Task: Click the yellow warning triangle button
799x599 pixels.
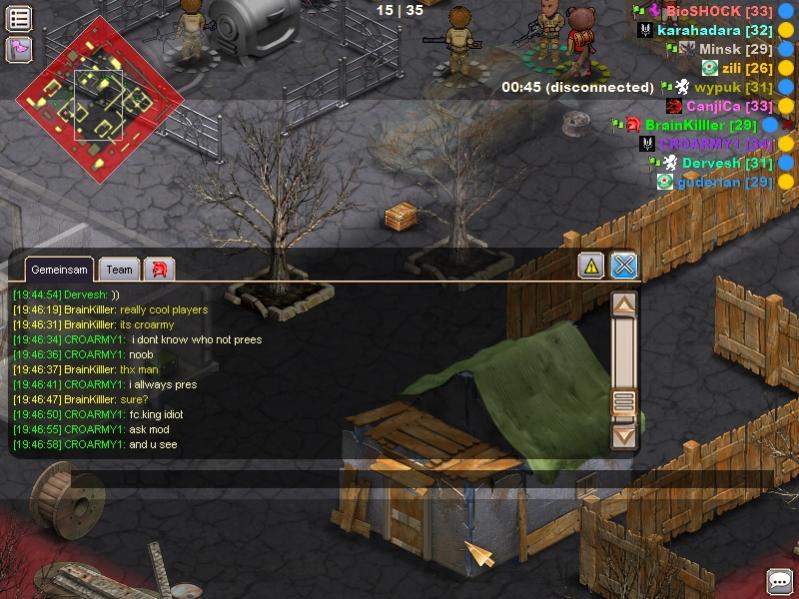Action: 591,265
